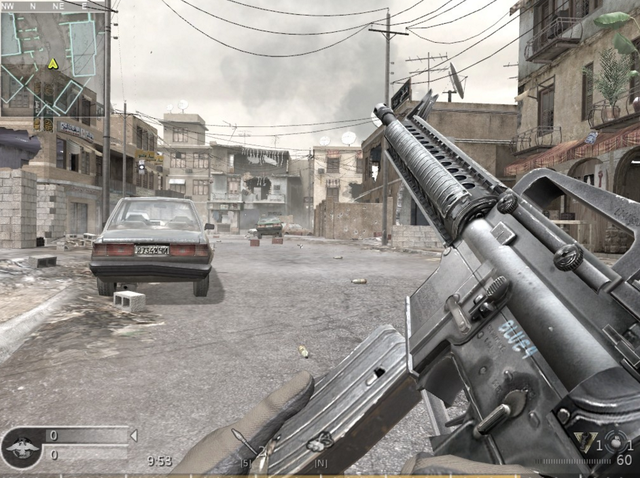Choose the triangular special grenade icon
The image size is (640, 478).
[585, 441]
